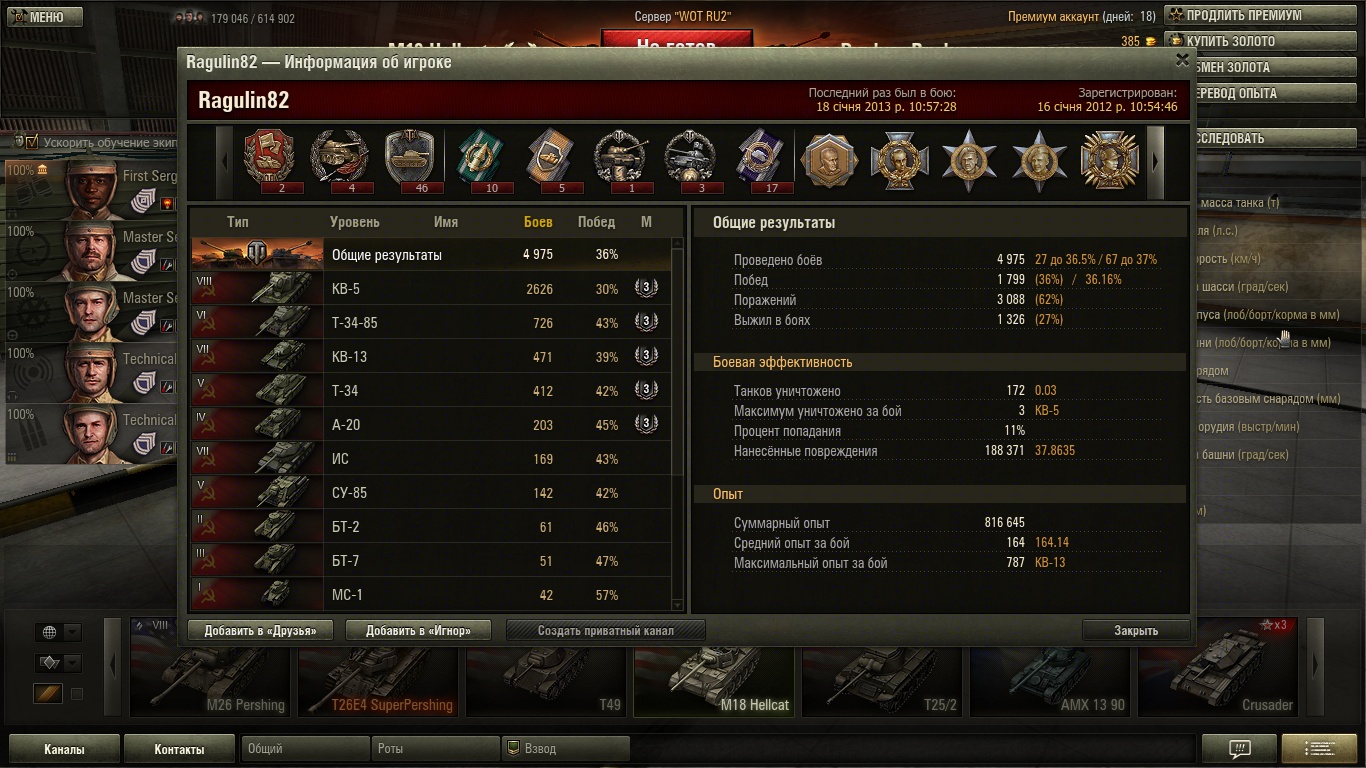Sort the list by Боев column
This screenshot has width=1366, height=768.
pos(538,222)
